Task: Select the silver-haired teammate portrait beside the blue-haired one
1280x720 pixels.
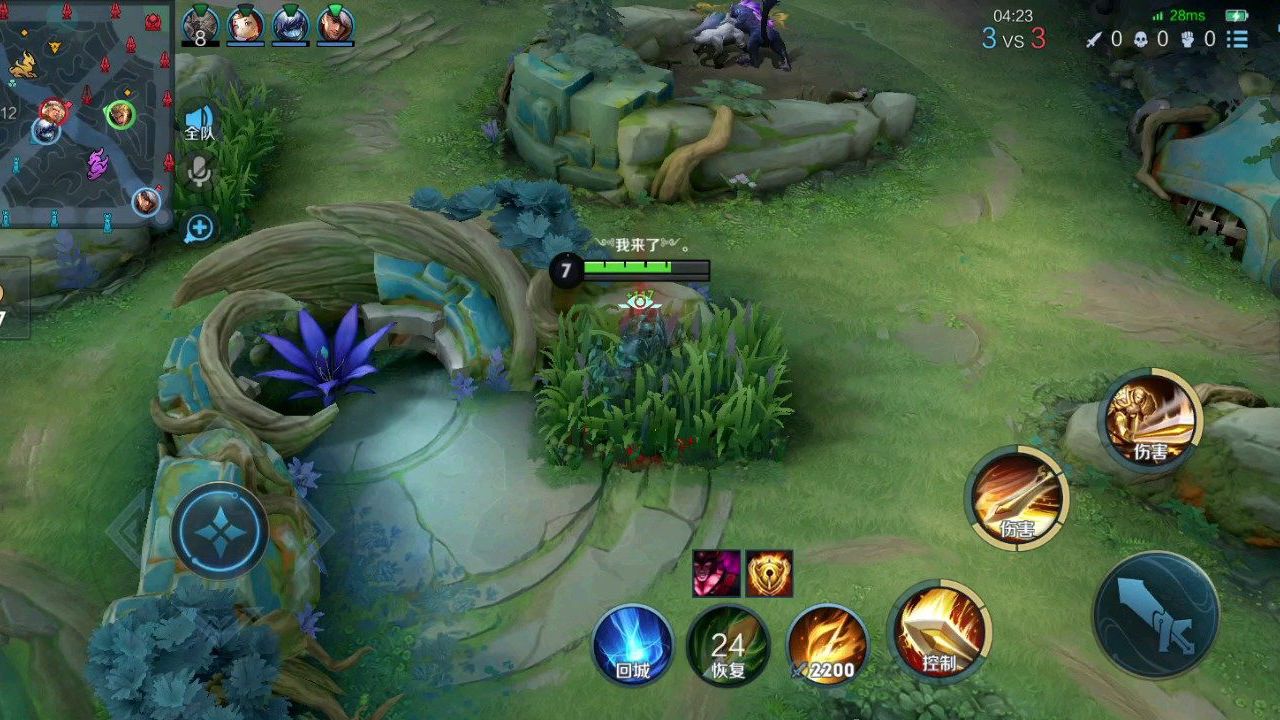Action: pyautogui.click(x=336, y=25)
